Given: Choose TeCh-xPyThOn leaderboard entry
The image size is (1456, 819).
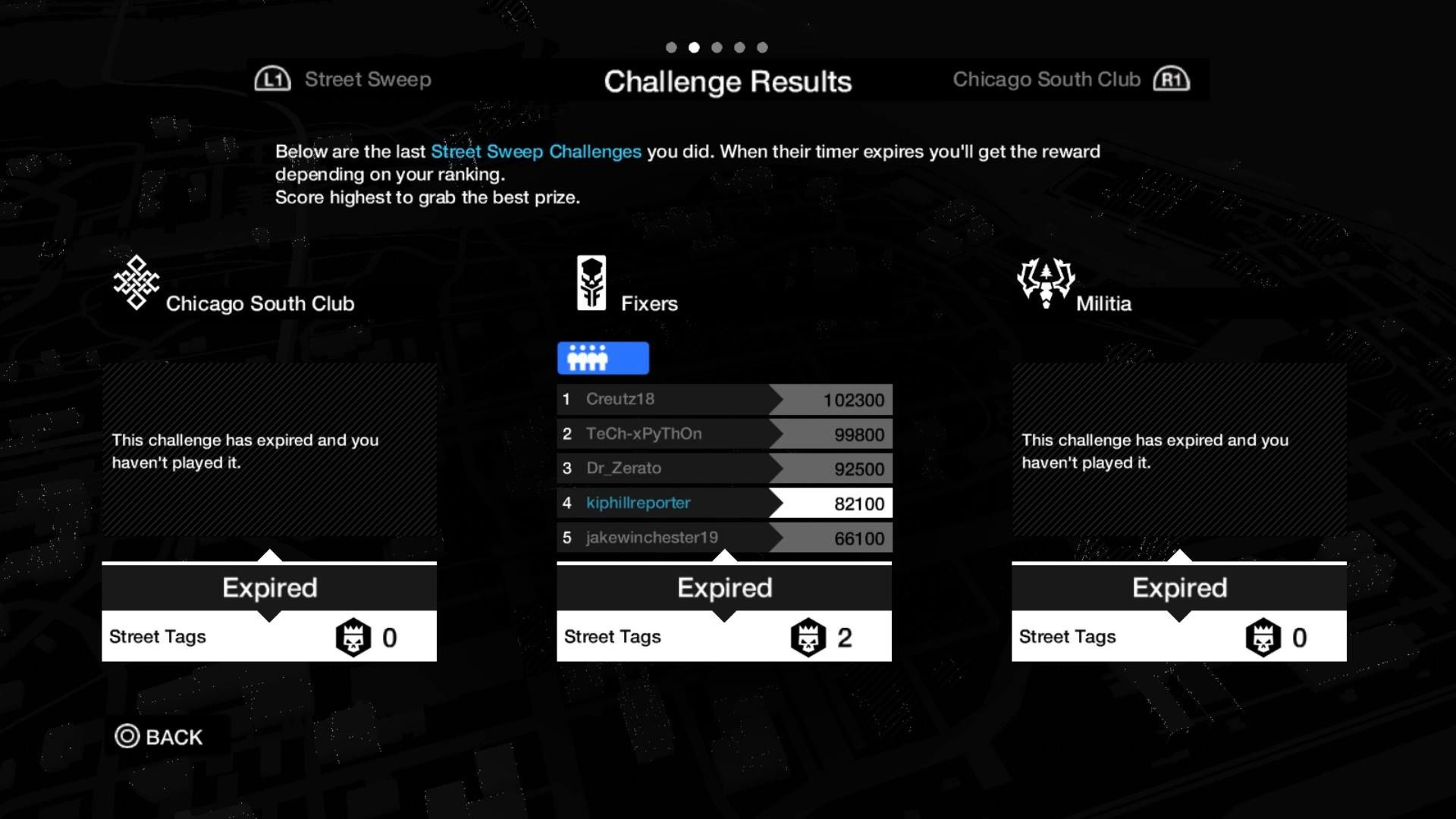Looking at the screenshot, I should click(x=723, y=435).
